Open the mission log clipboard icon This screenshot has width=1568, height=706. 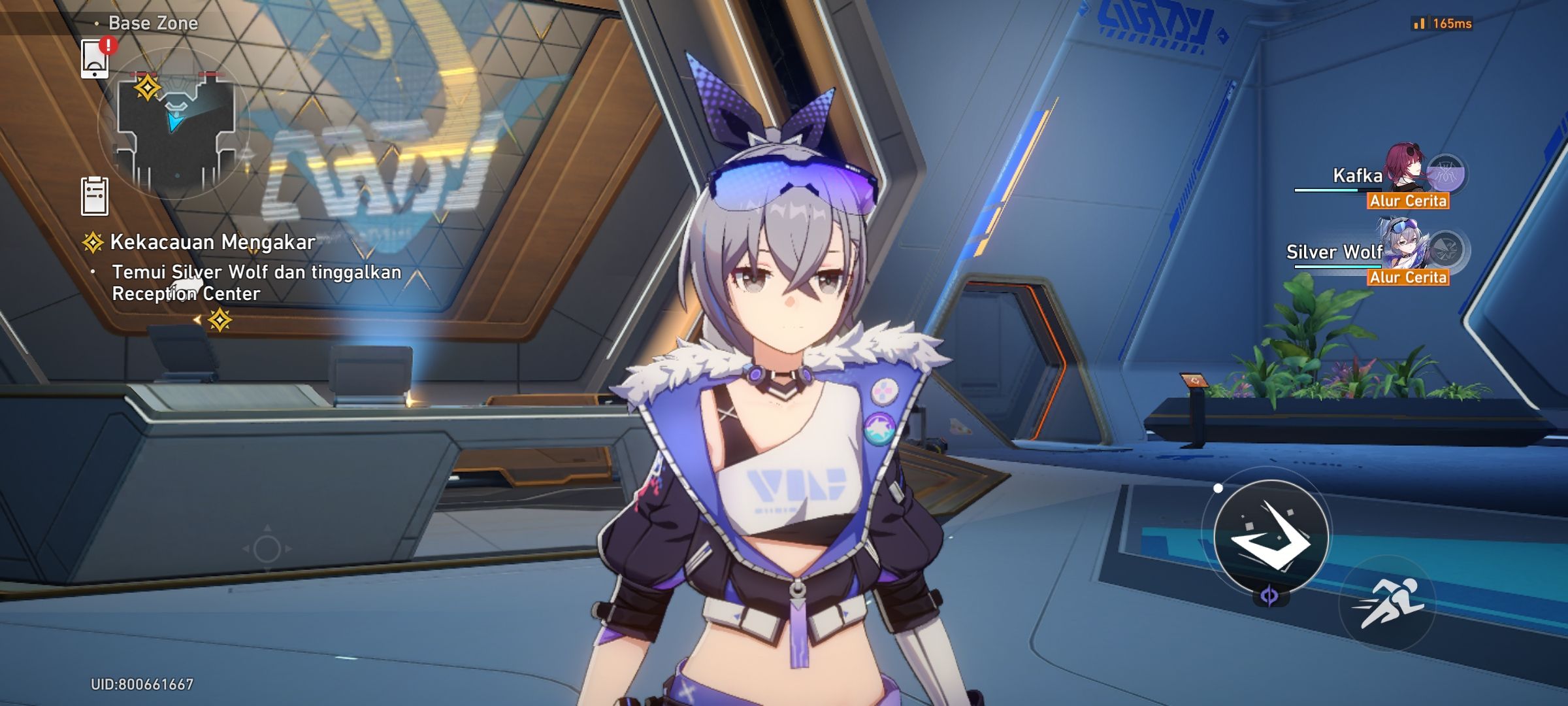point(93,195)
